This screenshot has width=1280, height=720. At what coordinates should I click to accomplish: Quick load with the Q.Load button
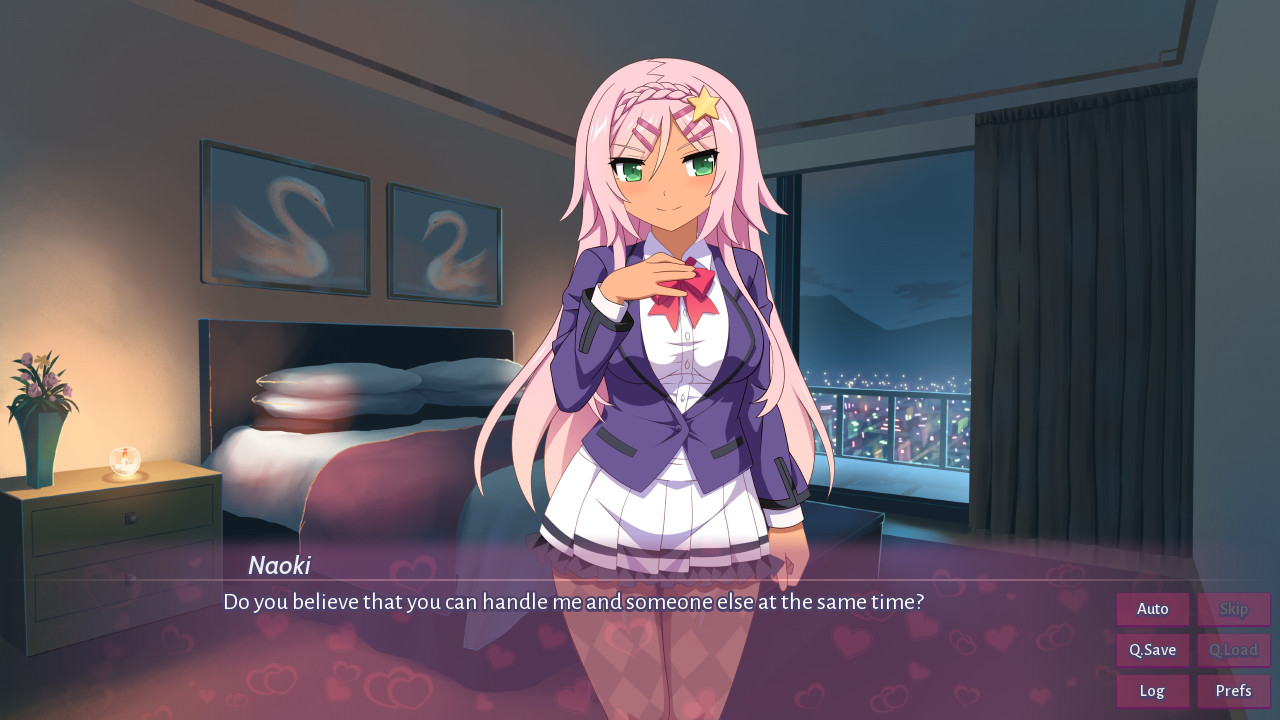(1233, 649)
